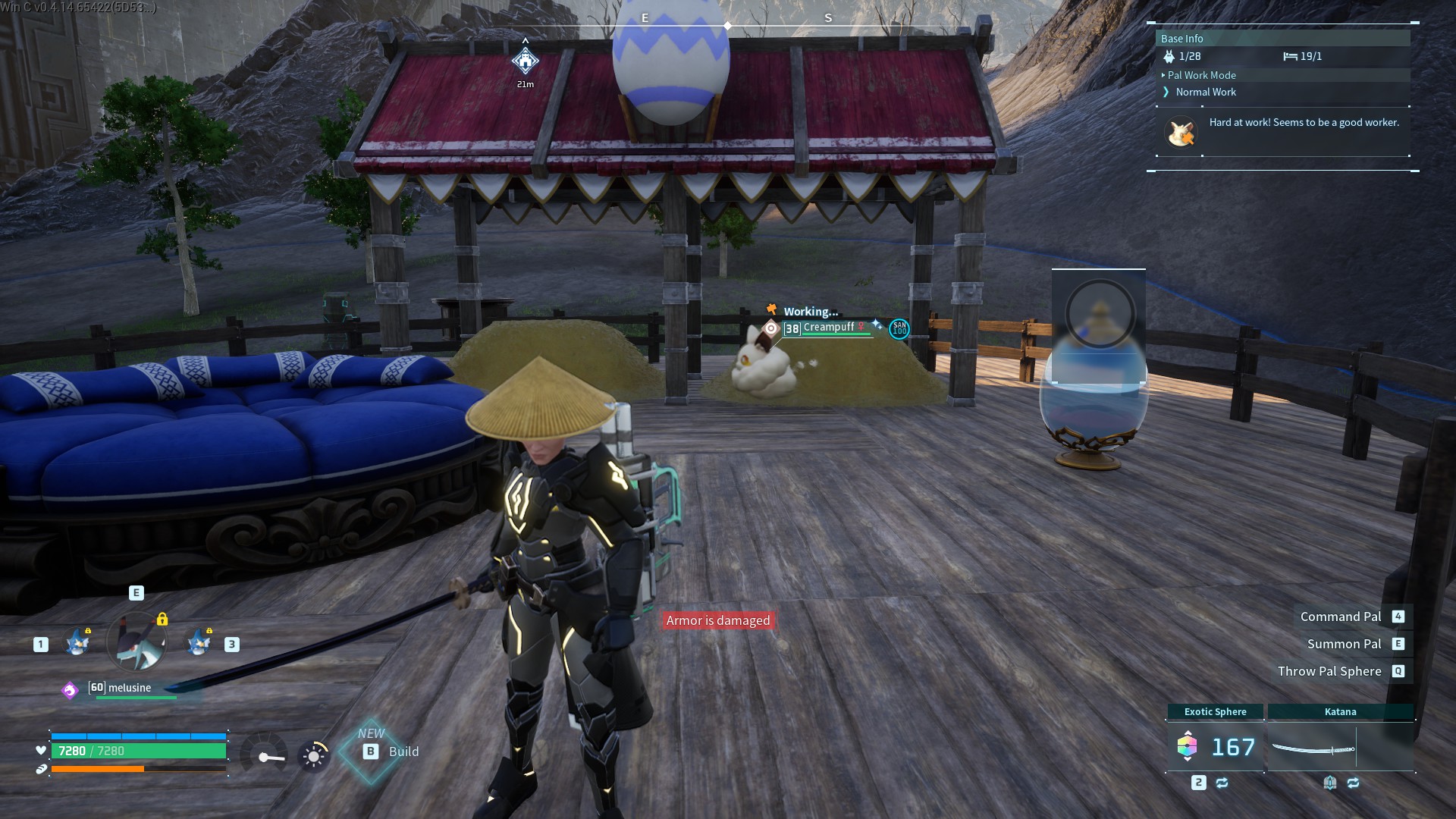1456x819 pixels.
Task: Click the SAN indicator beside Creampuff
Action: point(899,328)
